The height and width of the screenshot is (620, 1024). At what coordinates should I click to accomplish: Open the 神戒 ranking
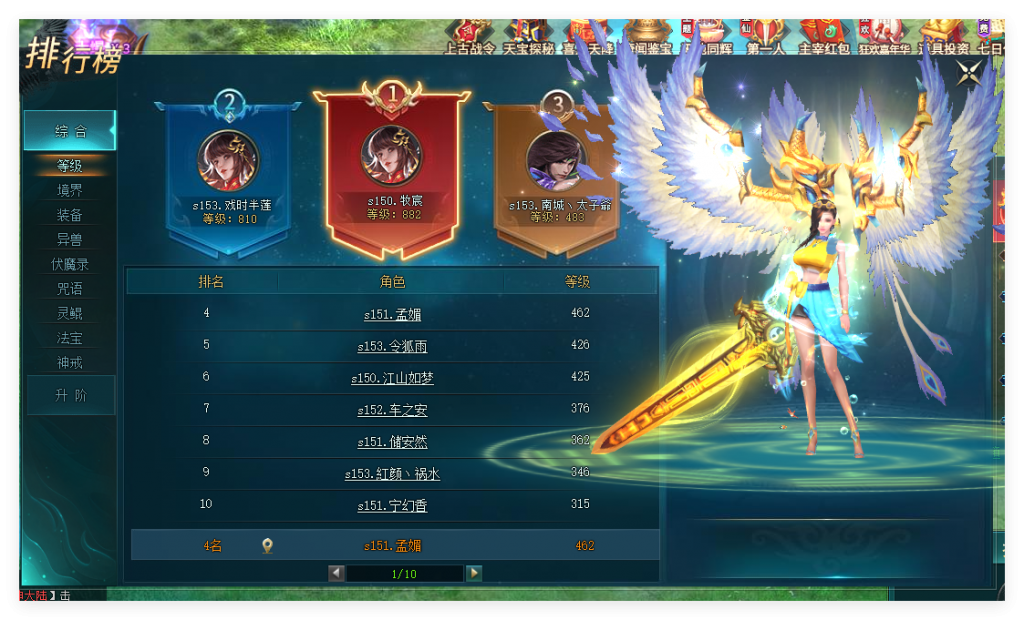click(70, 363)
